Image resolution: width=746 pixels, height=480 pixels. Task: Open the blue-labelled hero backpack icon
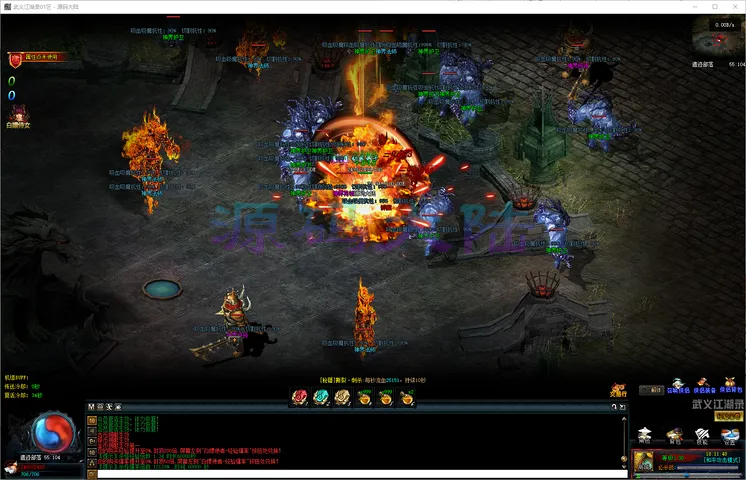(731, 385)
